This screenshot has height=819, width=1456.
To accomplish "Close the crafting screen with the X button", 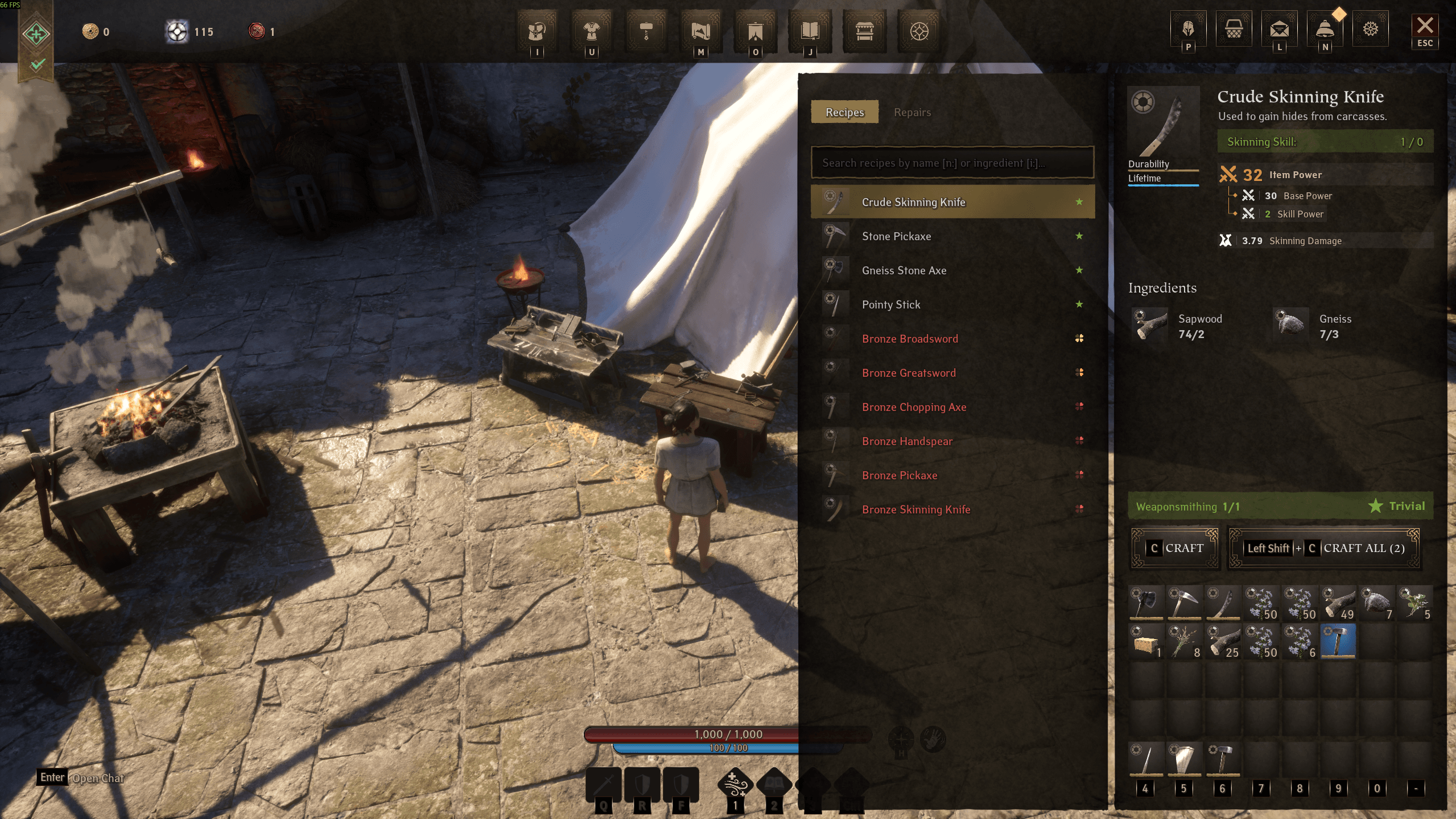I will click(x=1425, y=26).
